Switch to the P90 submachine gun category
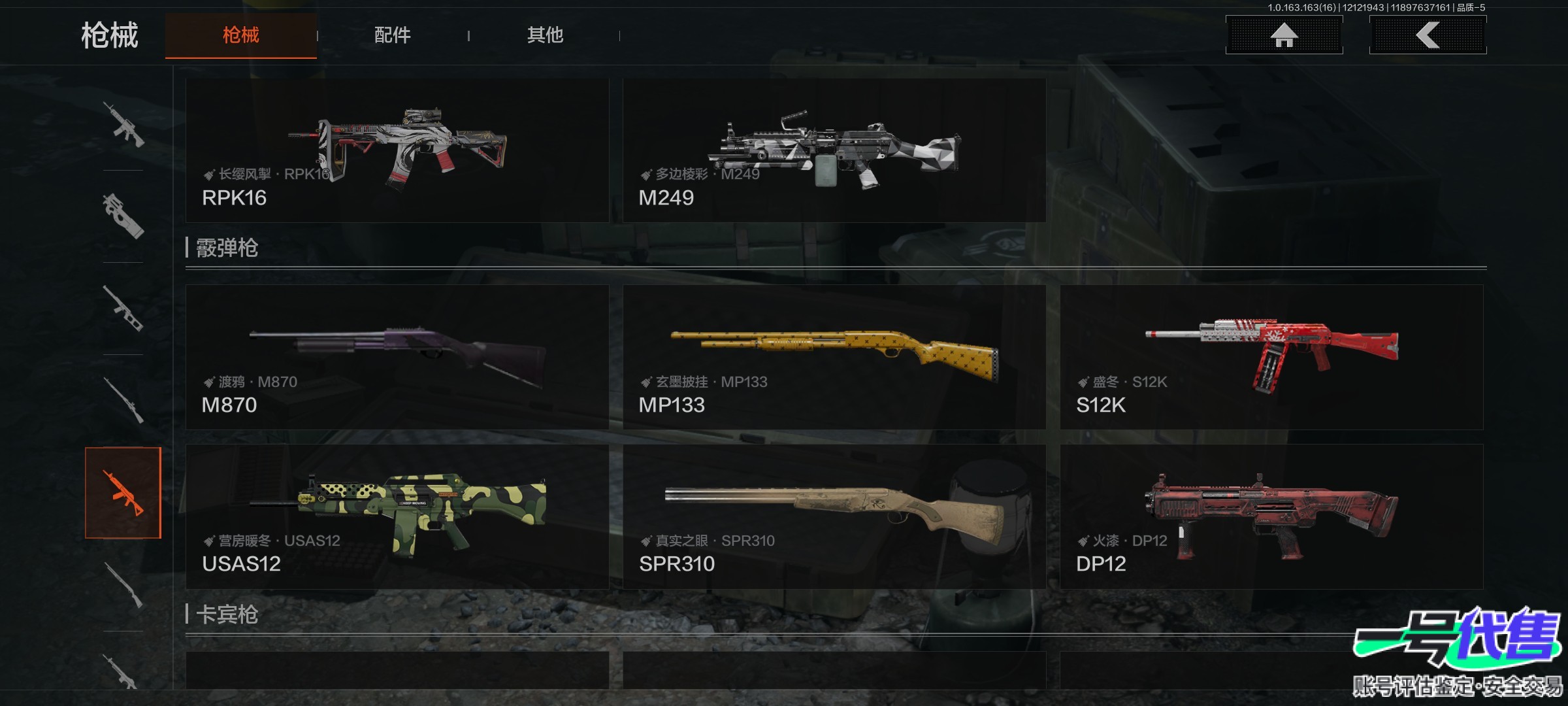The image size is (1568, 706). (x=123, y=216)
